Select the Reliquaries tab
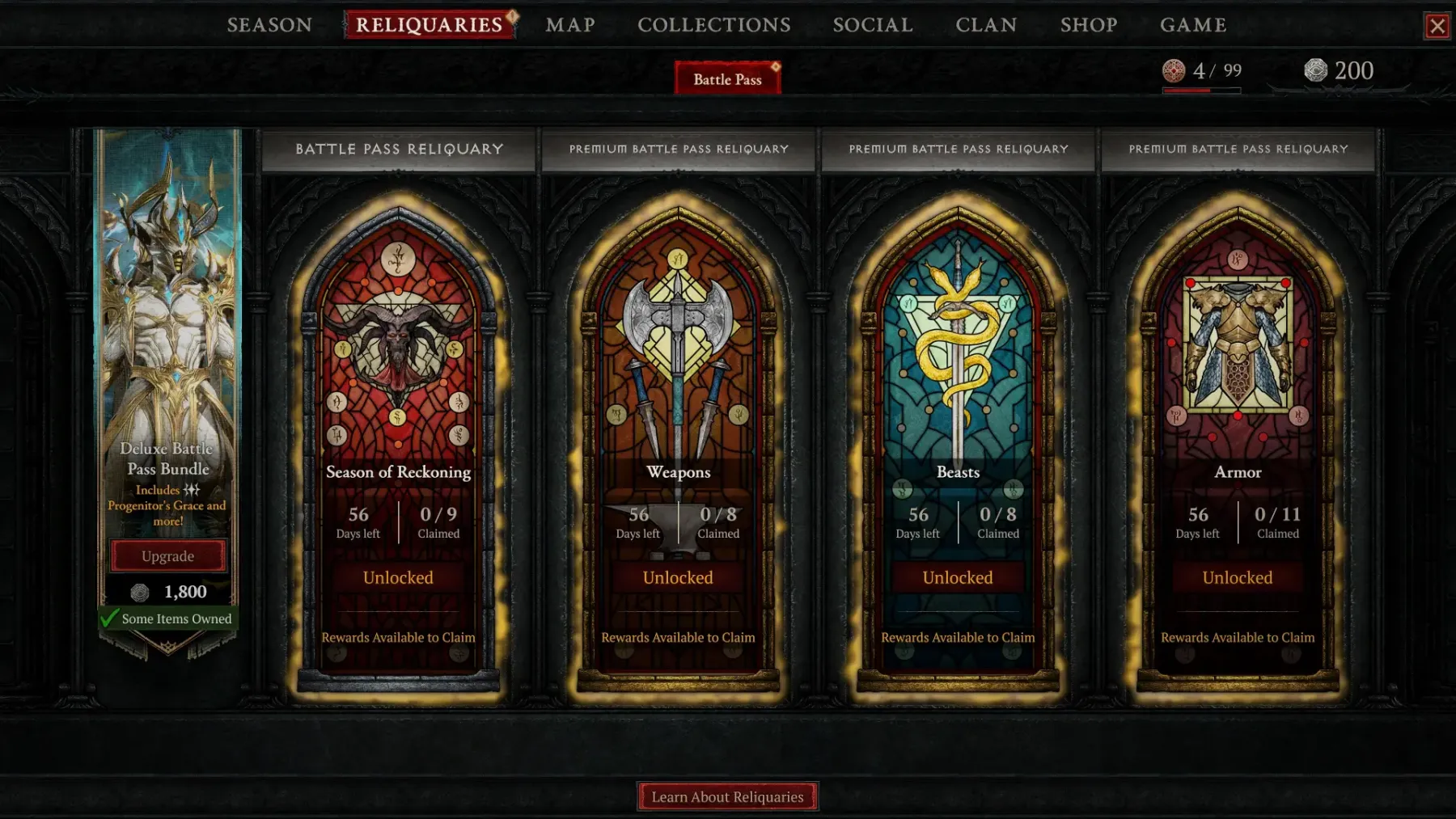1456x819 pixels. (429, 25)
